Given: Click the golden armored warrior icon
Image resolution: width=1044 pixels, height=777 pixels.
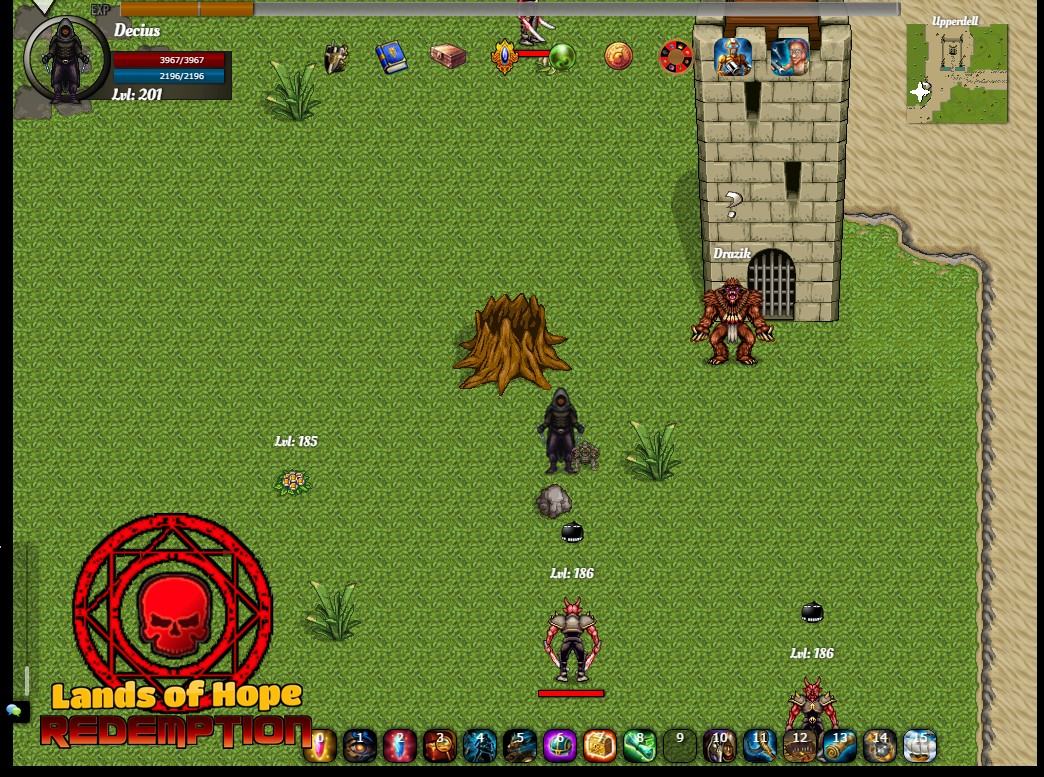Looking at the screenshot, I should [733, 57].
